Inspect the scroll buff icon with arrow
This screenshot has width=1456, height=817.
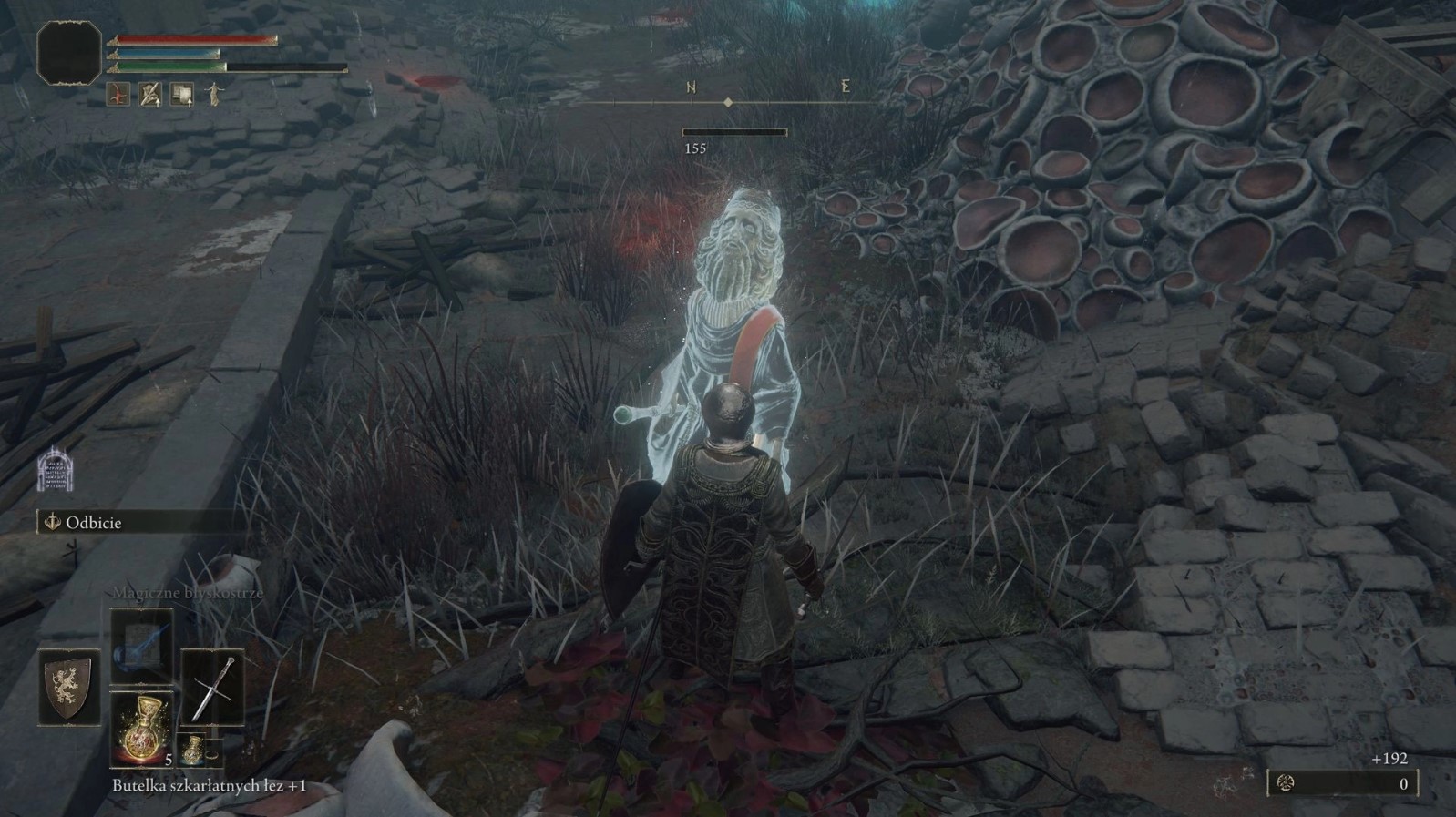point(182,94)
